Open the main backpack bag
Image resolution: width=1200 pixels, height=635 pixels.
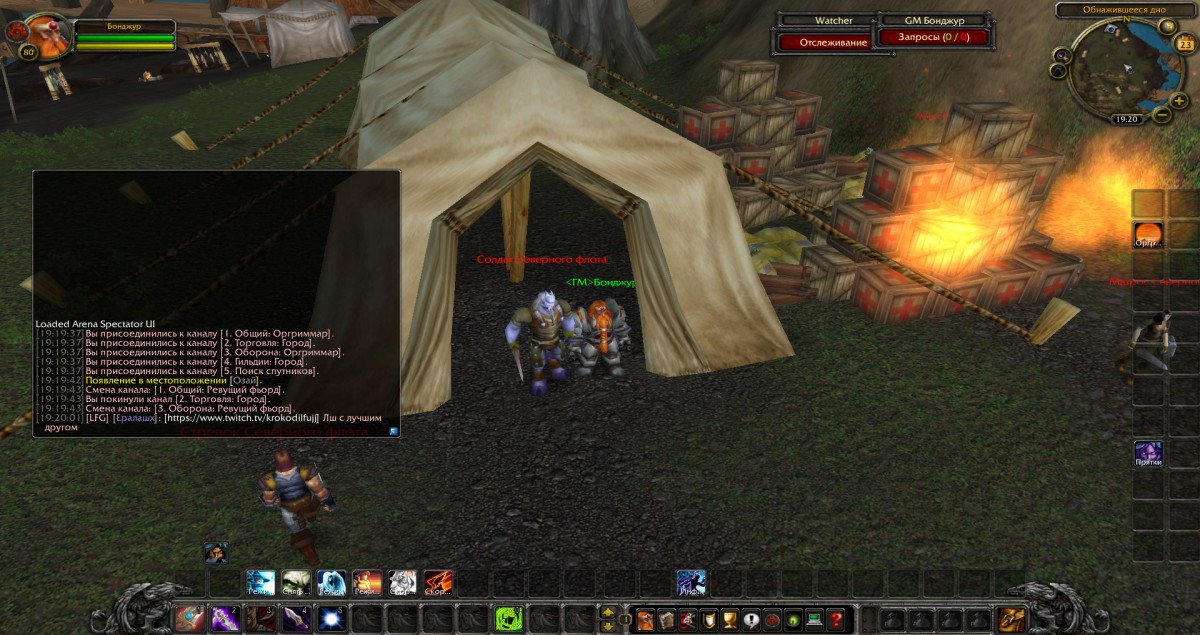point(1011,620)
